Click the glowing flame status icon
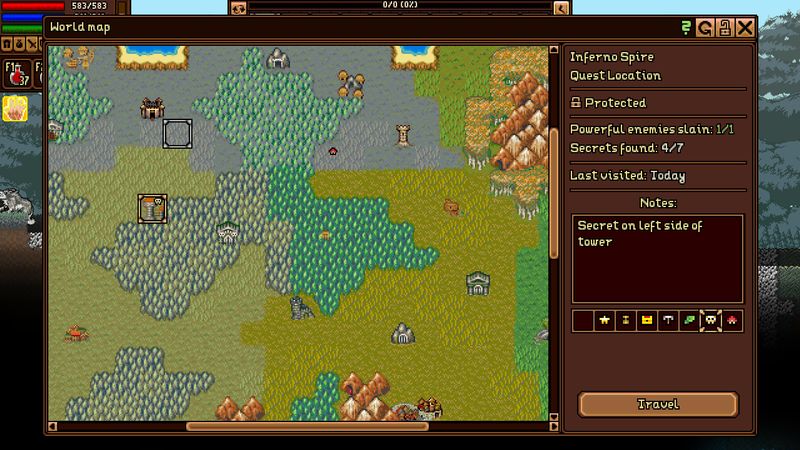800x450 pixels. [15, 108]
